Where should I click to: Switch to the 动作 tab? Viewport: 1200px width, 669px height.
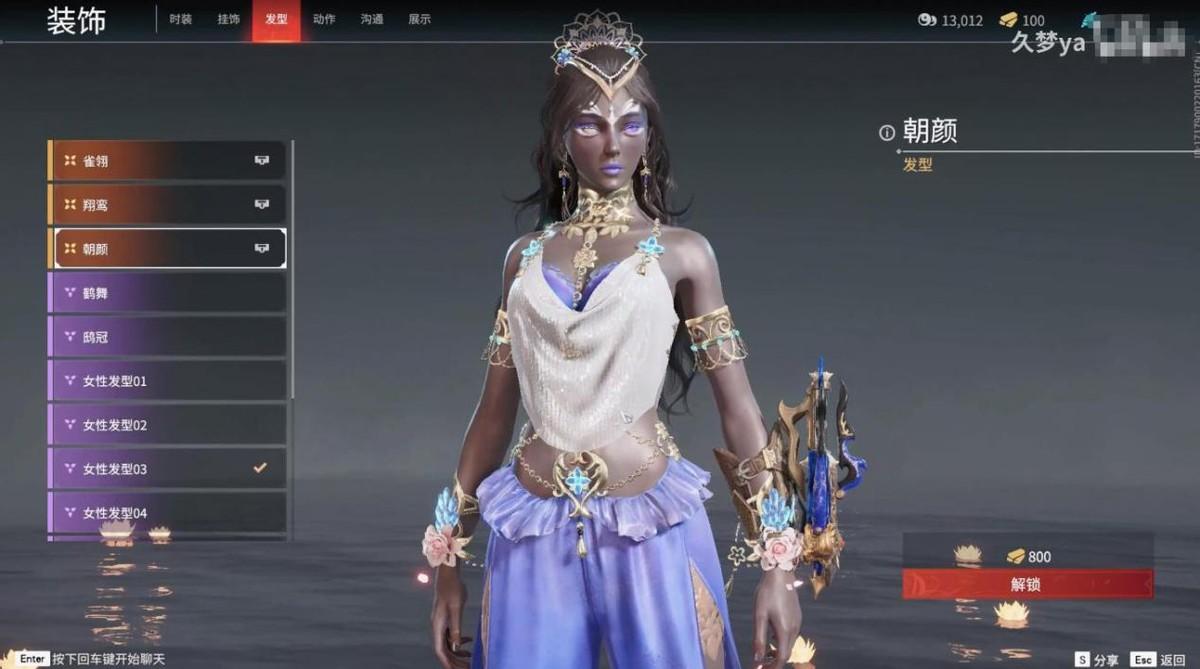pyautogui.click(x=324, y=19)
